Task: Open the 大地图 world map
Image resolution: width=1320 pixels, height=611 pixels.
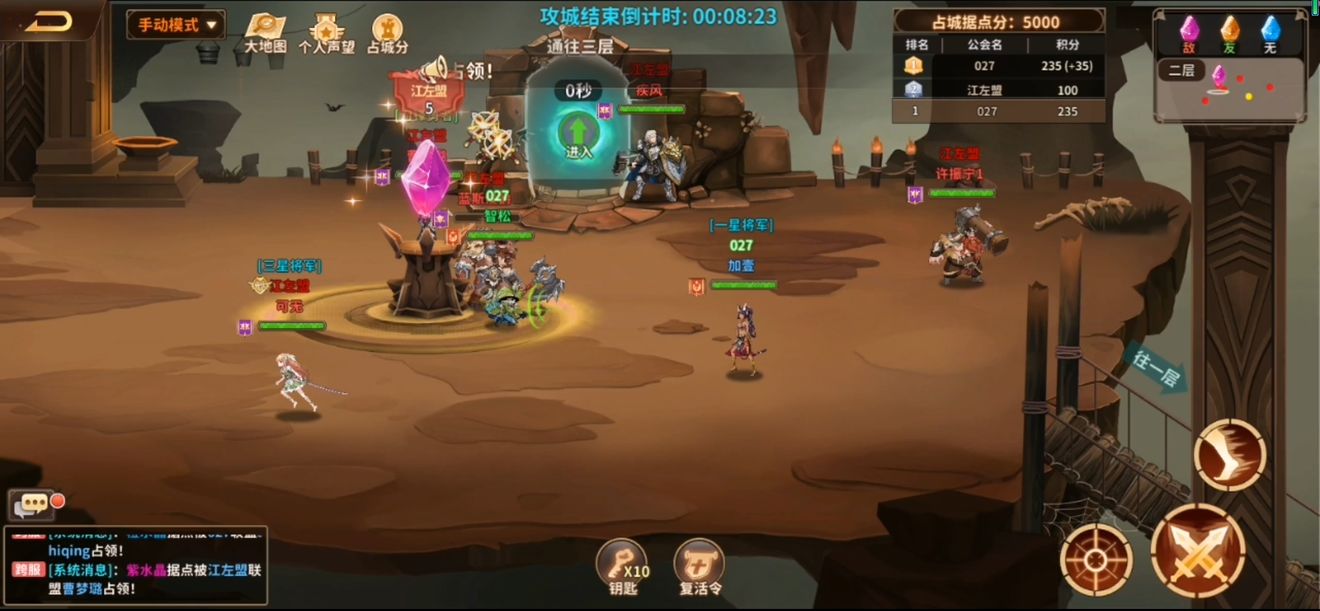Action: coord(265,33)
